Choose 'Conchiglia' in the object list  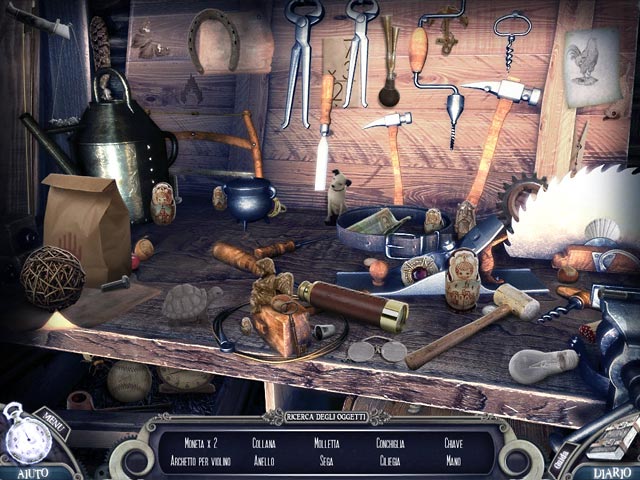click(390, 443)
